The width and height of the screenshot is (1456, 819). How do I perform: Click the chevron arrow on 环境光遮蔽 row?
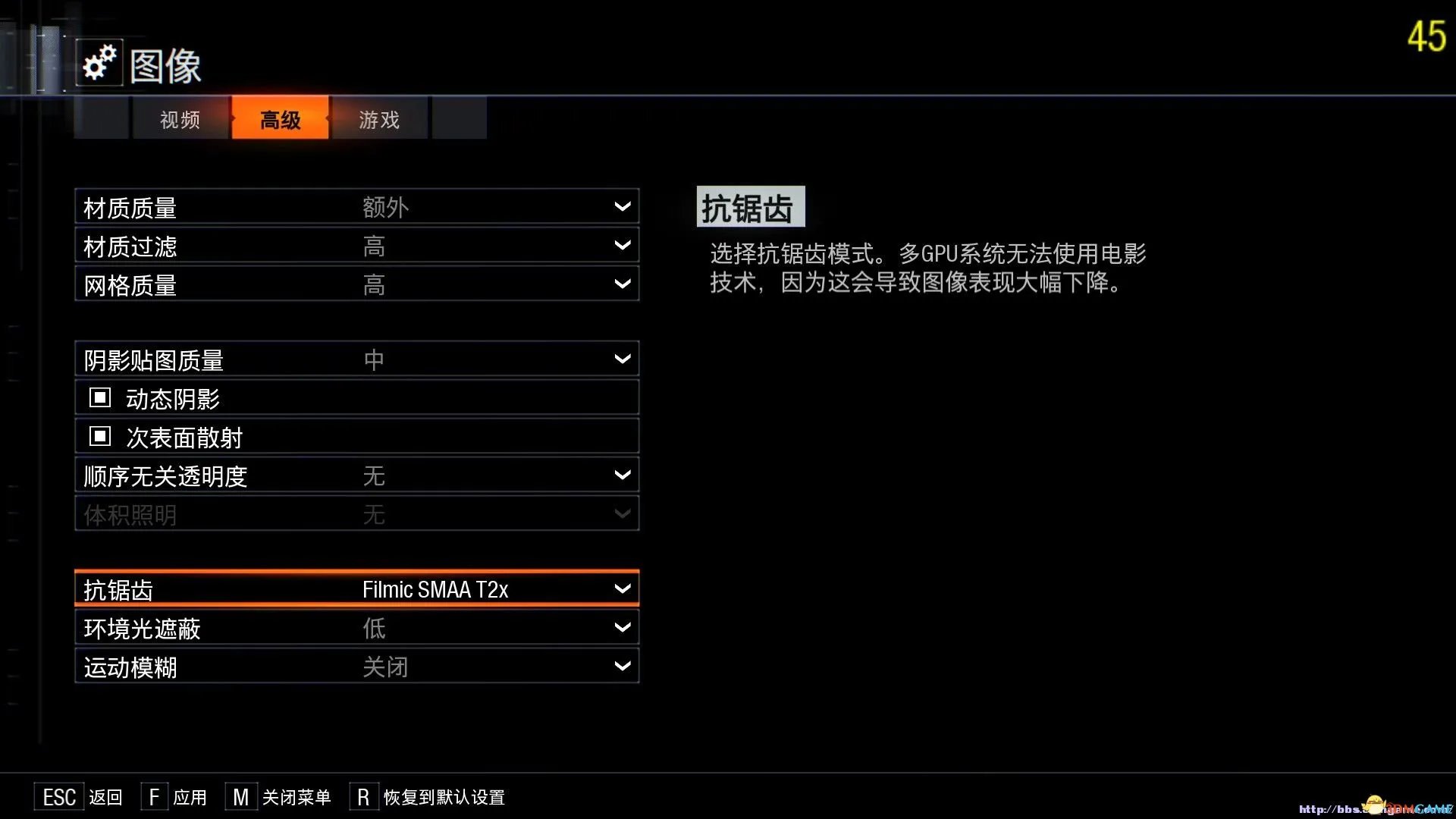tap(622, 627)
